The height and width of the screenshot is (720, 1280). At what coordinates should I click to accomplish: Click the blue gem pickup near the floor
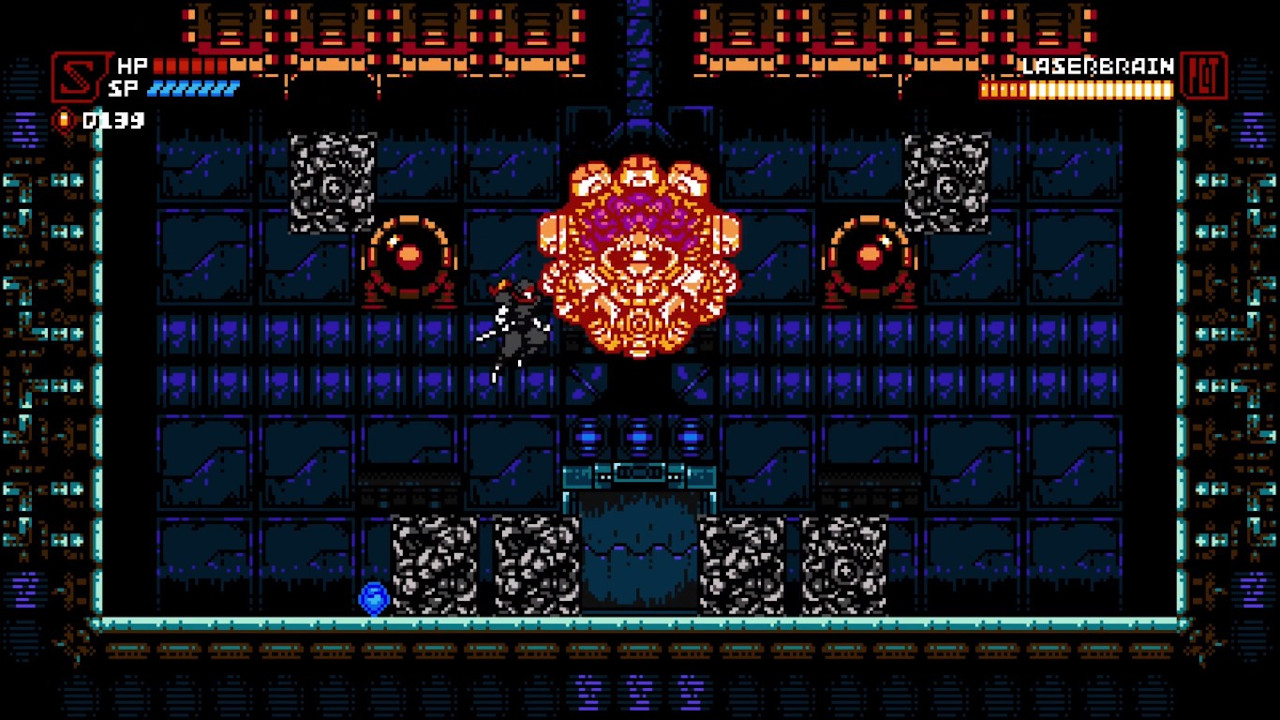pos(373,597)
